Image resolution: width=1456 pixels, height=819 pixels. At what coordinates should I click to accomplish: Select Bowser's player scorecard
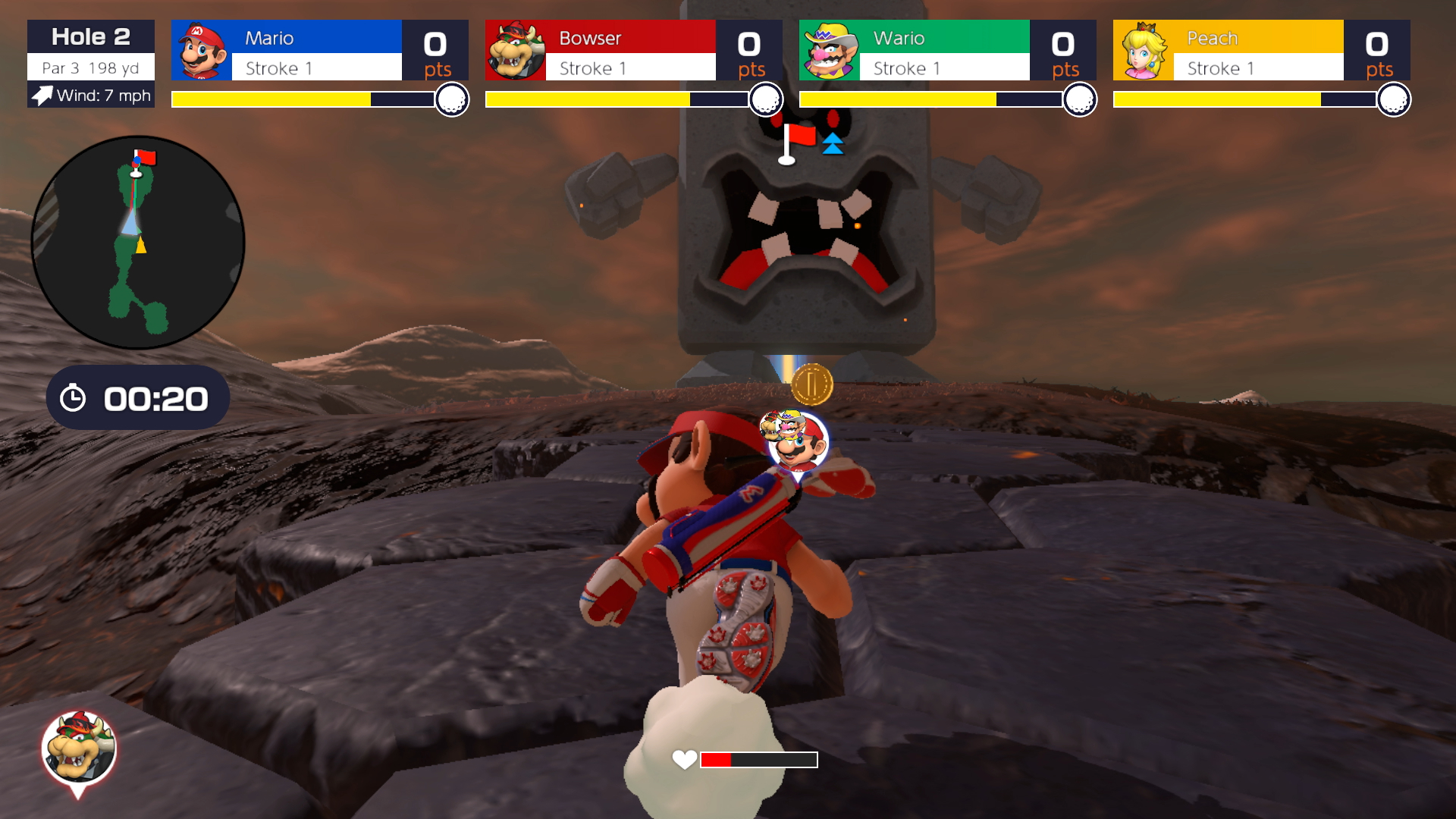click(x=633, y=51)
